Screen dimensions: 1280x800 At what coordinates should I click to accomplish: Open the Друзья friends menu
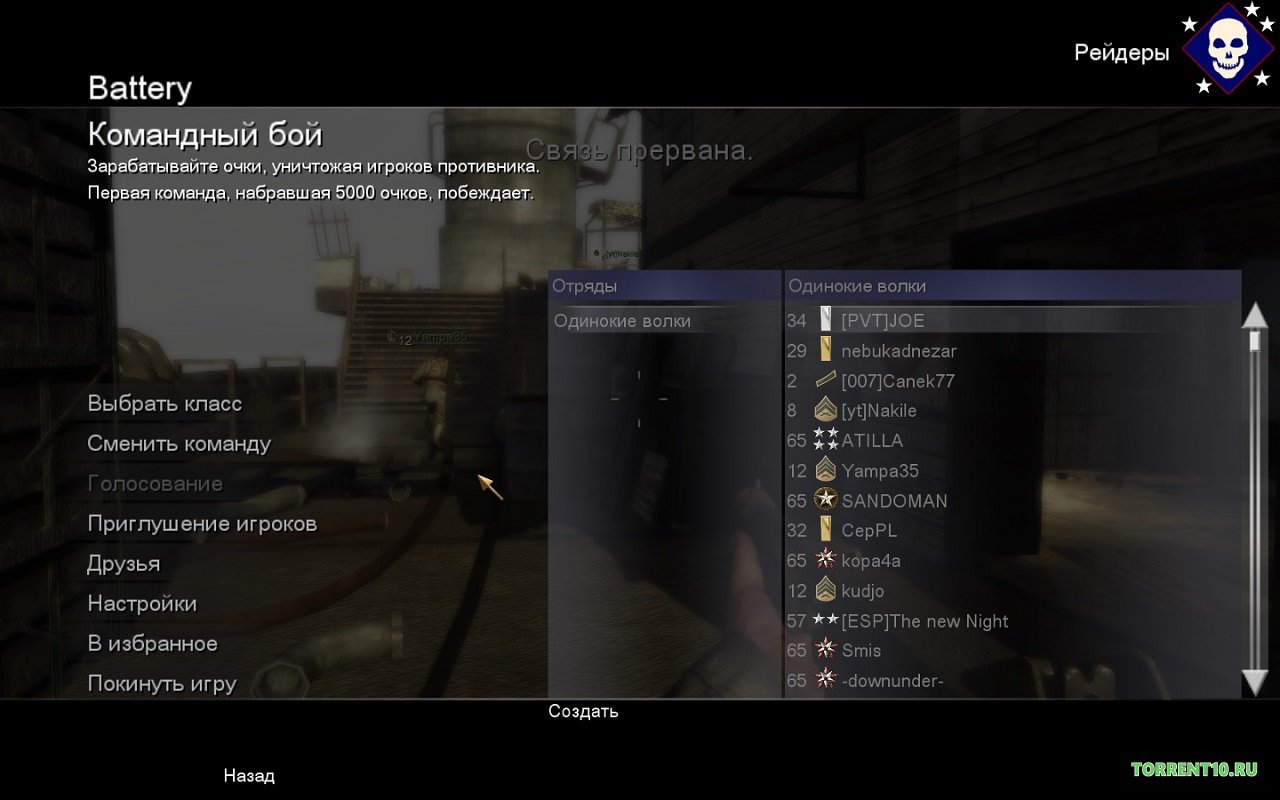pos(123,564)
